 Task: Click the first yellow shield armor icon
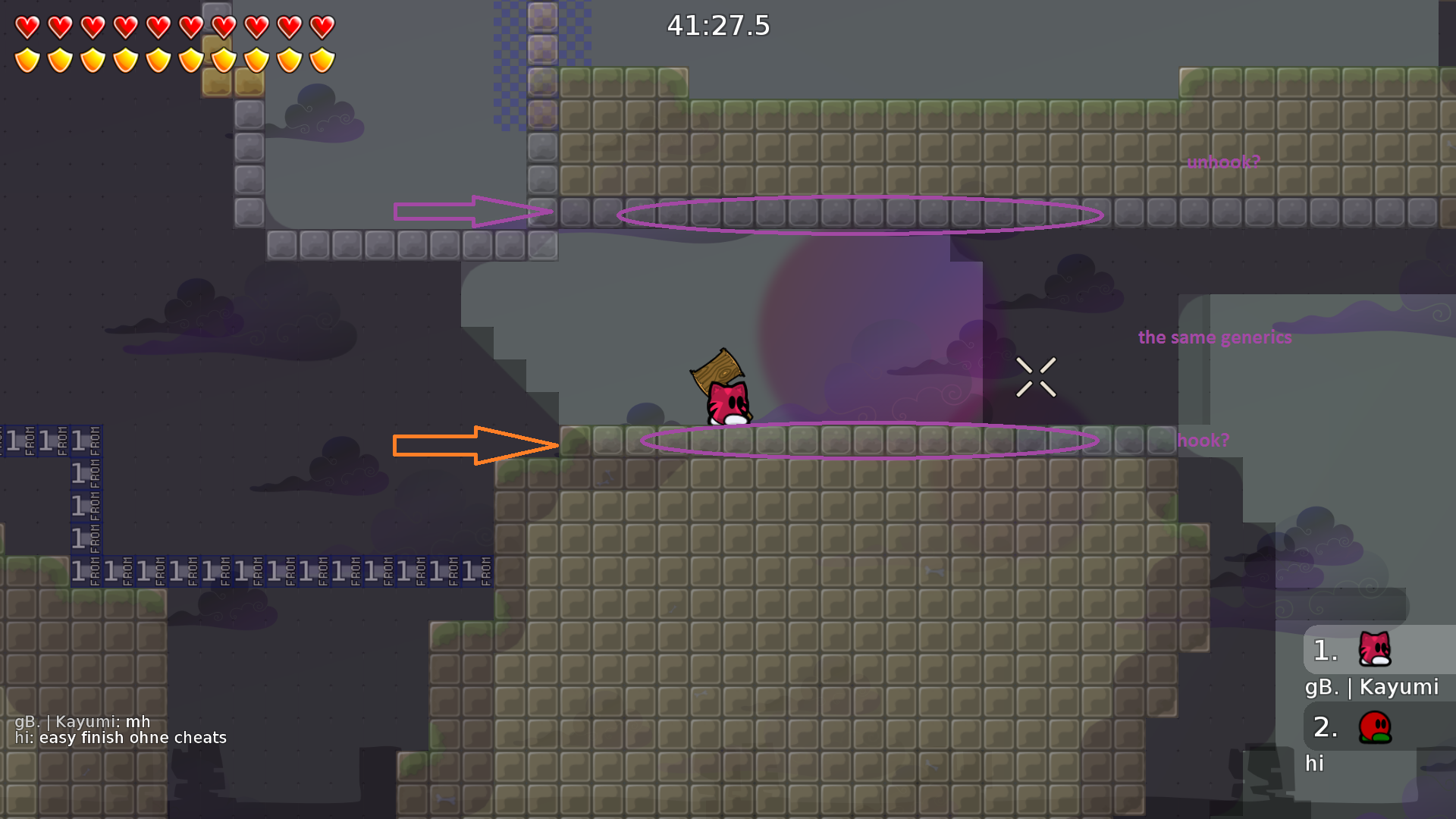coord(28,59)
